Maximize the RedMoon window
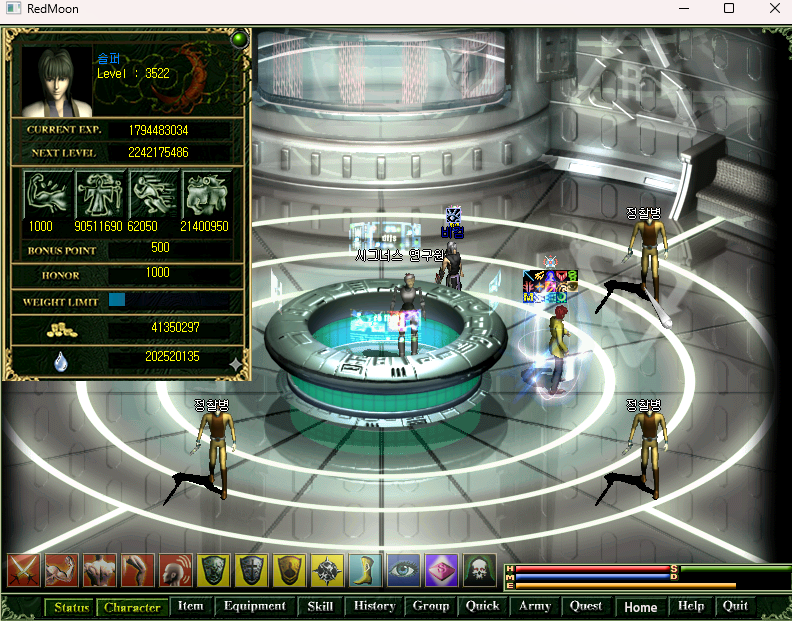 (x=729, y=9)
